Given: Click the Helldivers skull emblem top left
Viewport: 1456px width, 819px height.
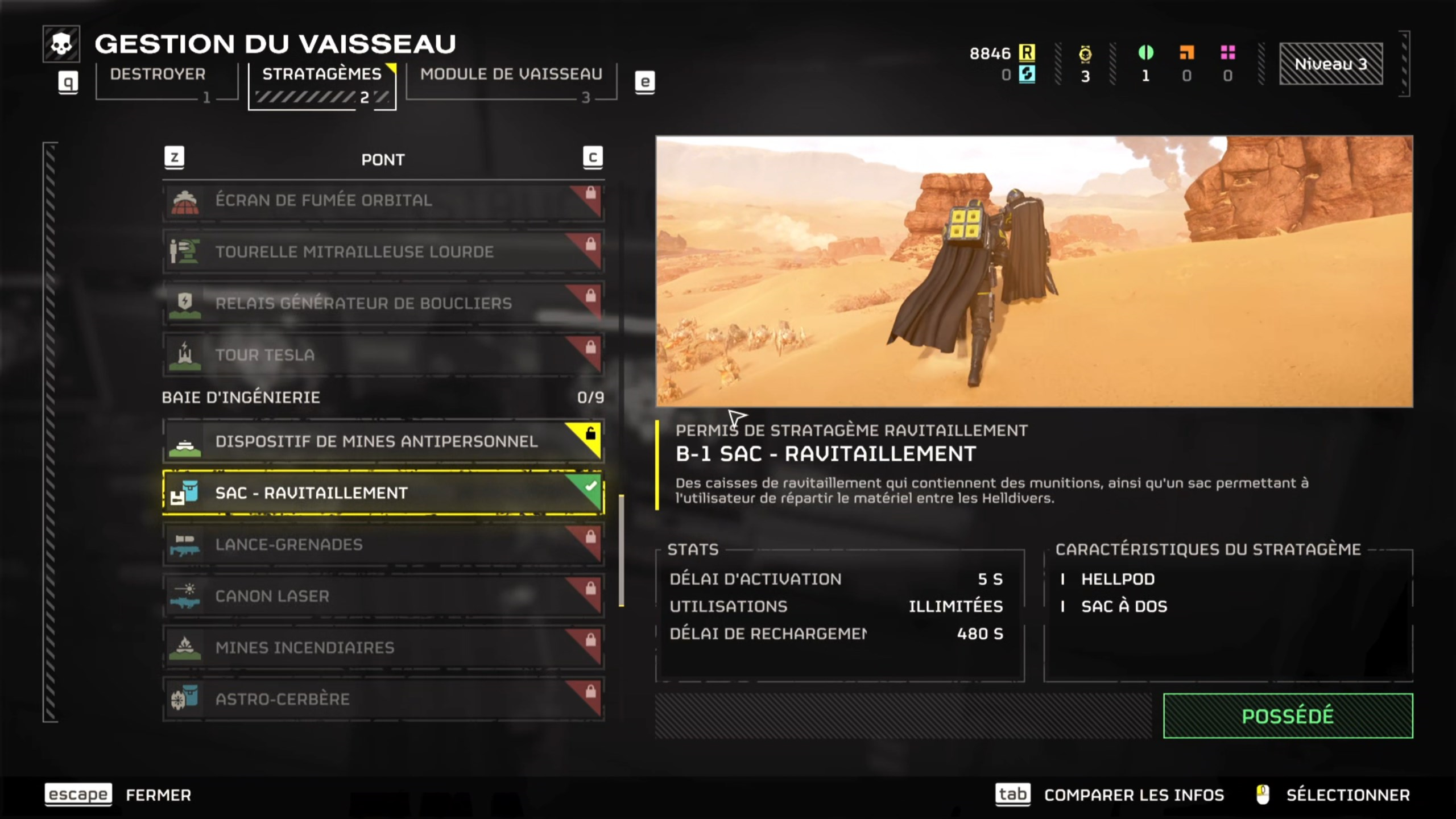Looking at the screenshot, I should tap(63, 43).
